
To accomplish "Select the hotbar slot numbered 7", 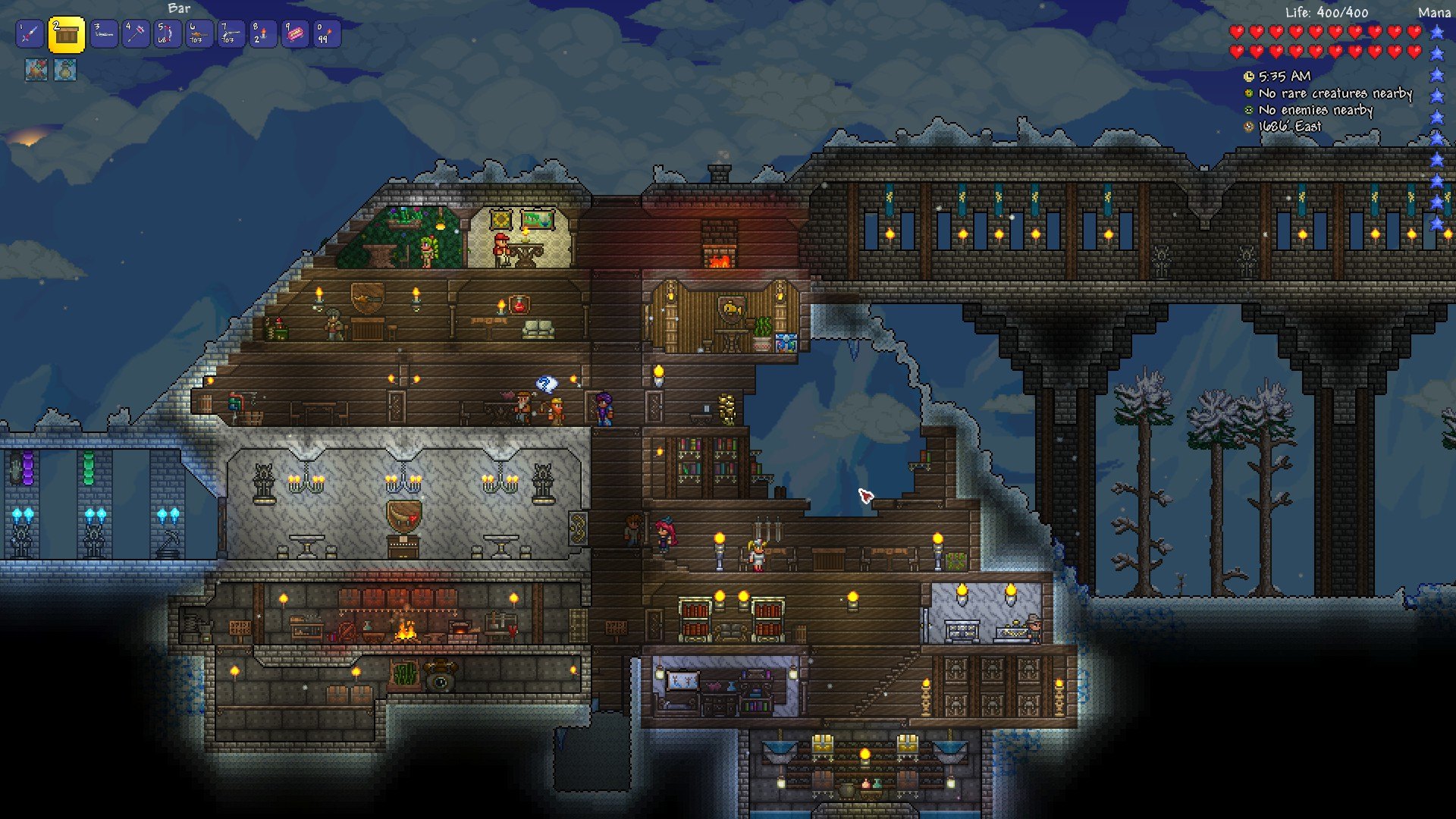I will [231, 34].
